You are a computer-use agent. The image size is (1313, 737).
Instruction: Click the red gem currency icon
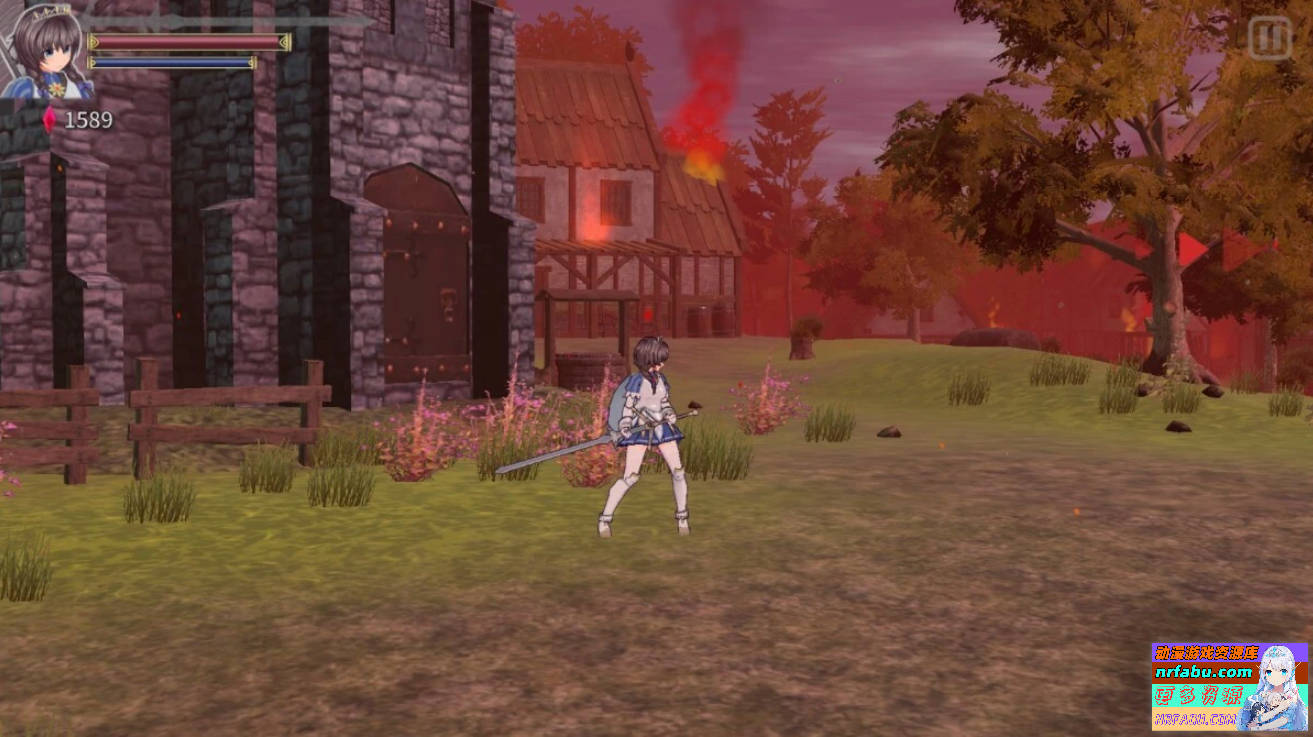coord(50,119)
